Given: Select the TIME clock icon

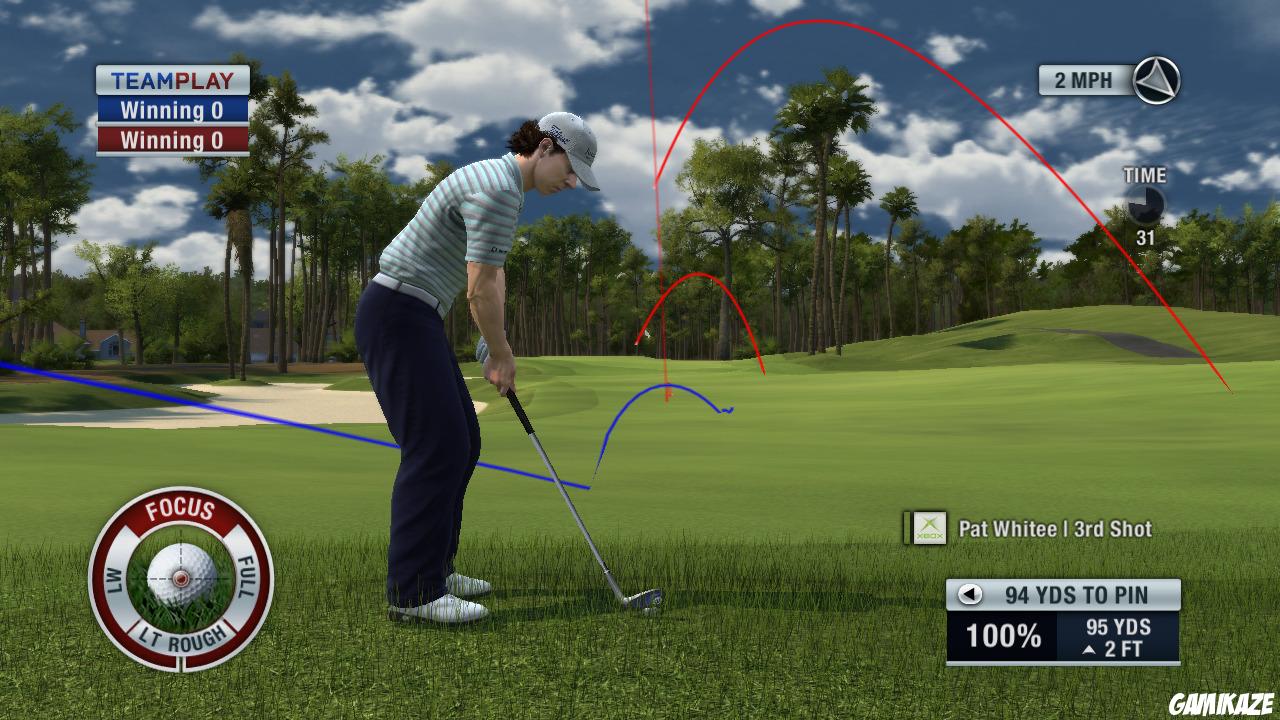Looking at the screenshot, I should click(1148, 204).
